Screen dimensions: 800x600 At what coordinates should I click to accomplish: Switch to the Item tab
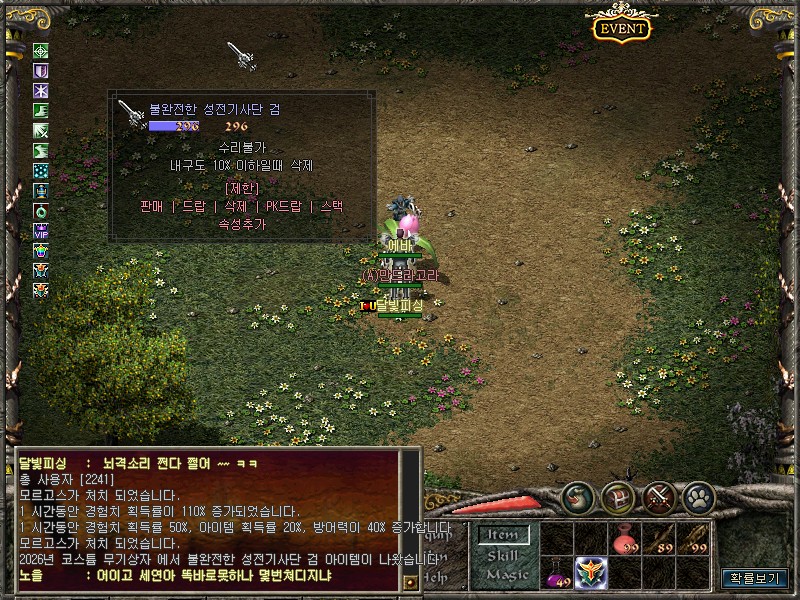(x=503, y=535)
